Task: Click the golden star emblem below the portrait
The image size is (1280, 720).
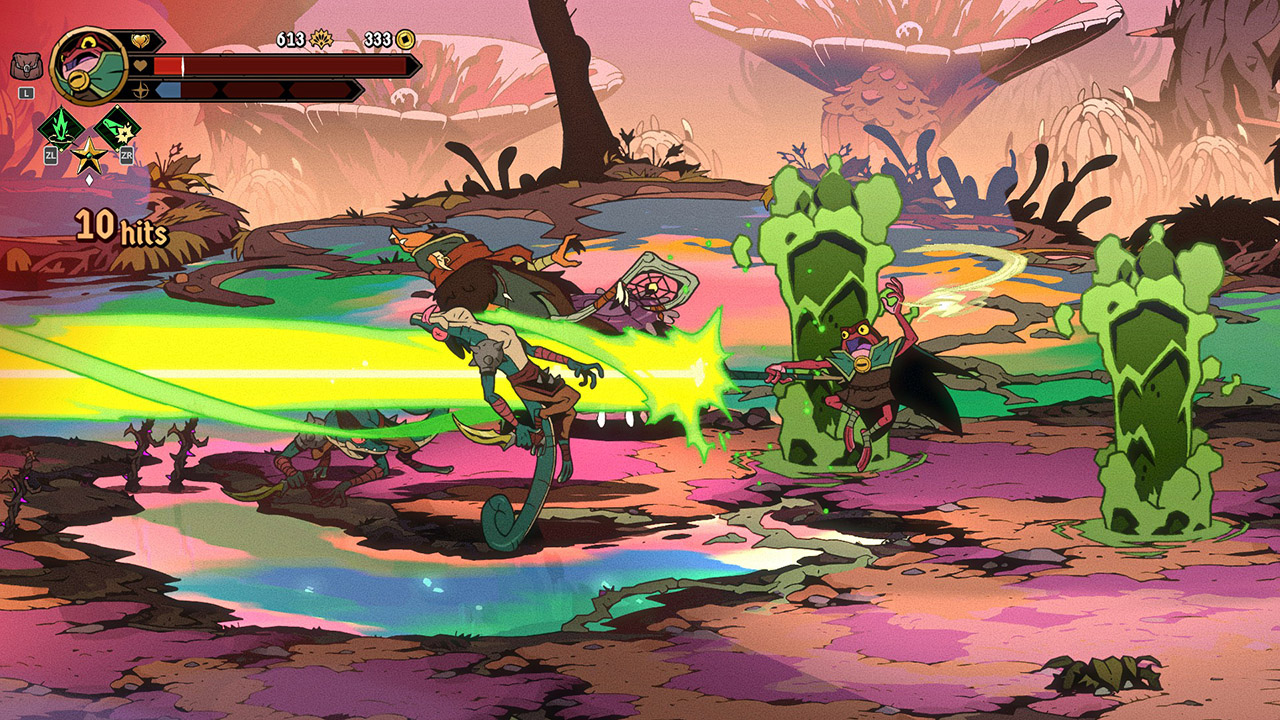Action: (x=88, y=156)
